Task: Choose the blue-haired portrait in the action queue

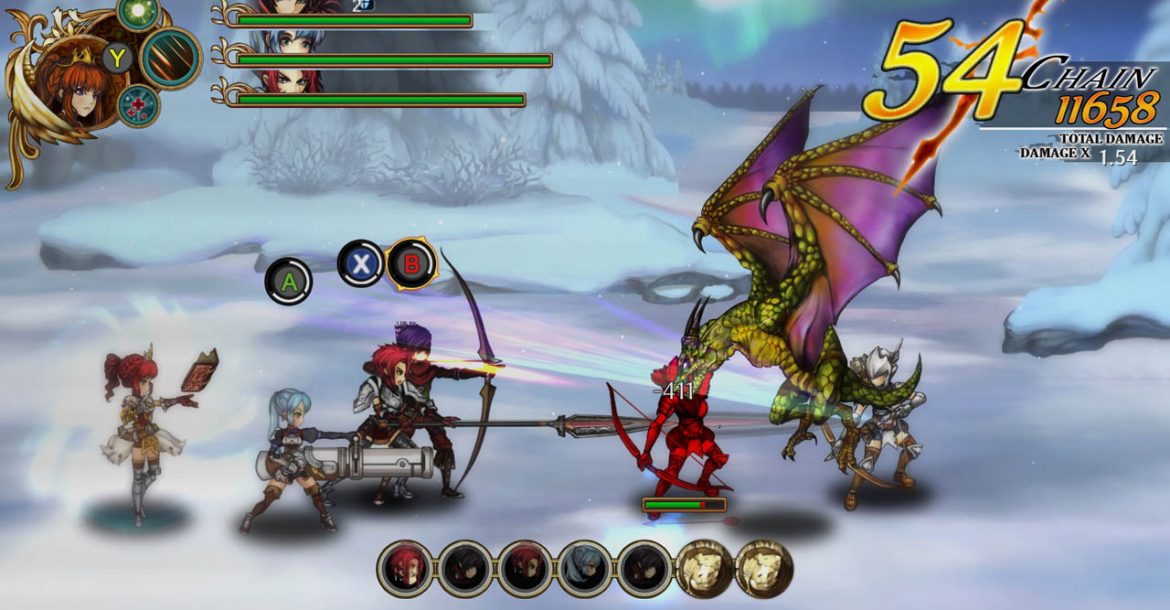Action: tap(584, 568)
